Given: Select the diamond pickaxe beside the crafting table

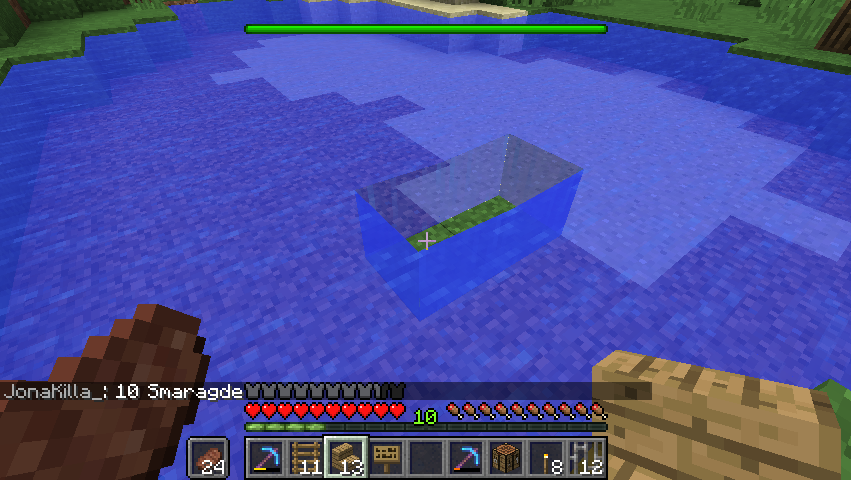Looking at the screenshot, I should coord(465,458).
